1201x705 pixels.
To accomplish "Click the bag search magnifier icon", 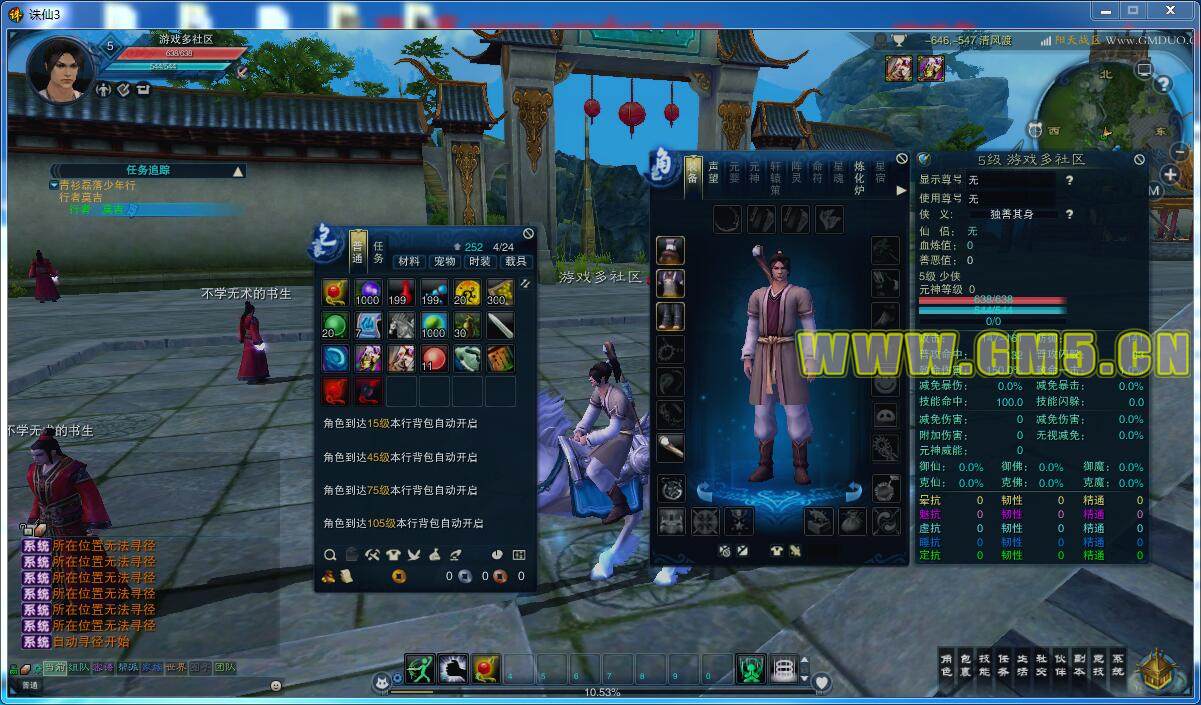I will pos(330,555).
